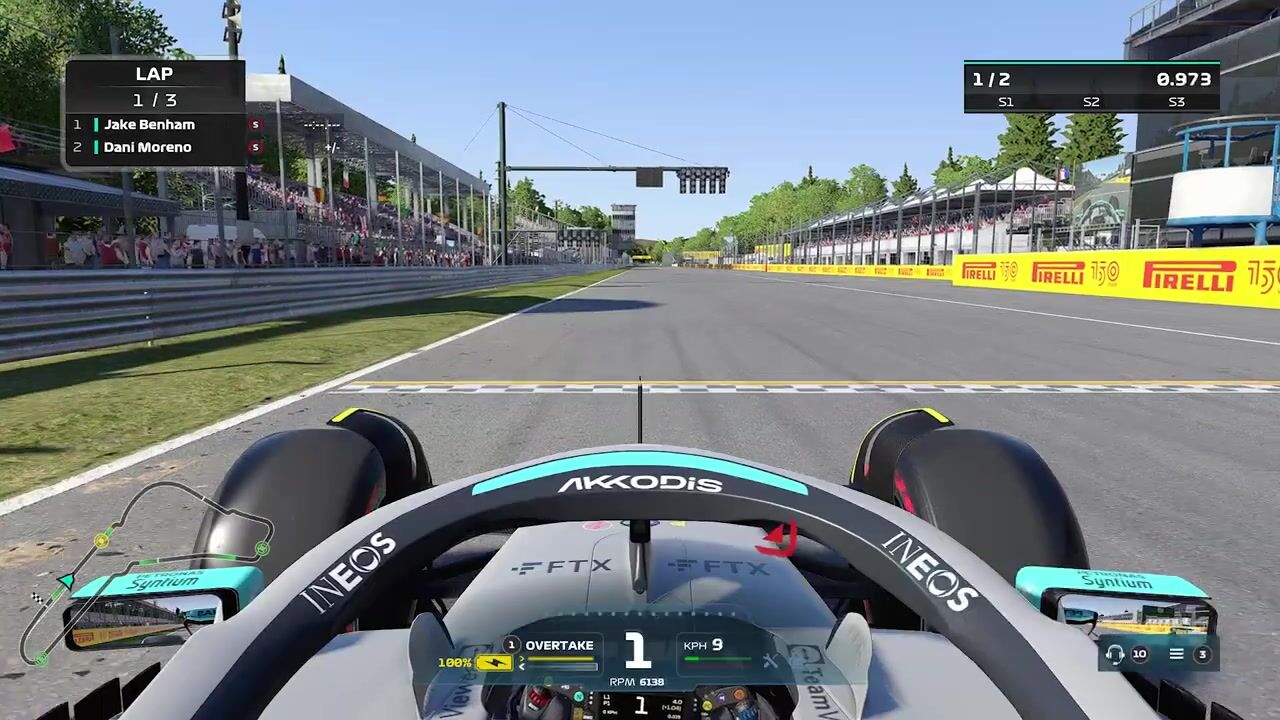This screenshot has width=1280, height=720.
Task: Open the headset radio commands icon
Action: (x=1115, y=654)
